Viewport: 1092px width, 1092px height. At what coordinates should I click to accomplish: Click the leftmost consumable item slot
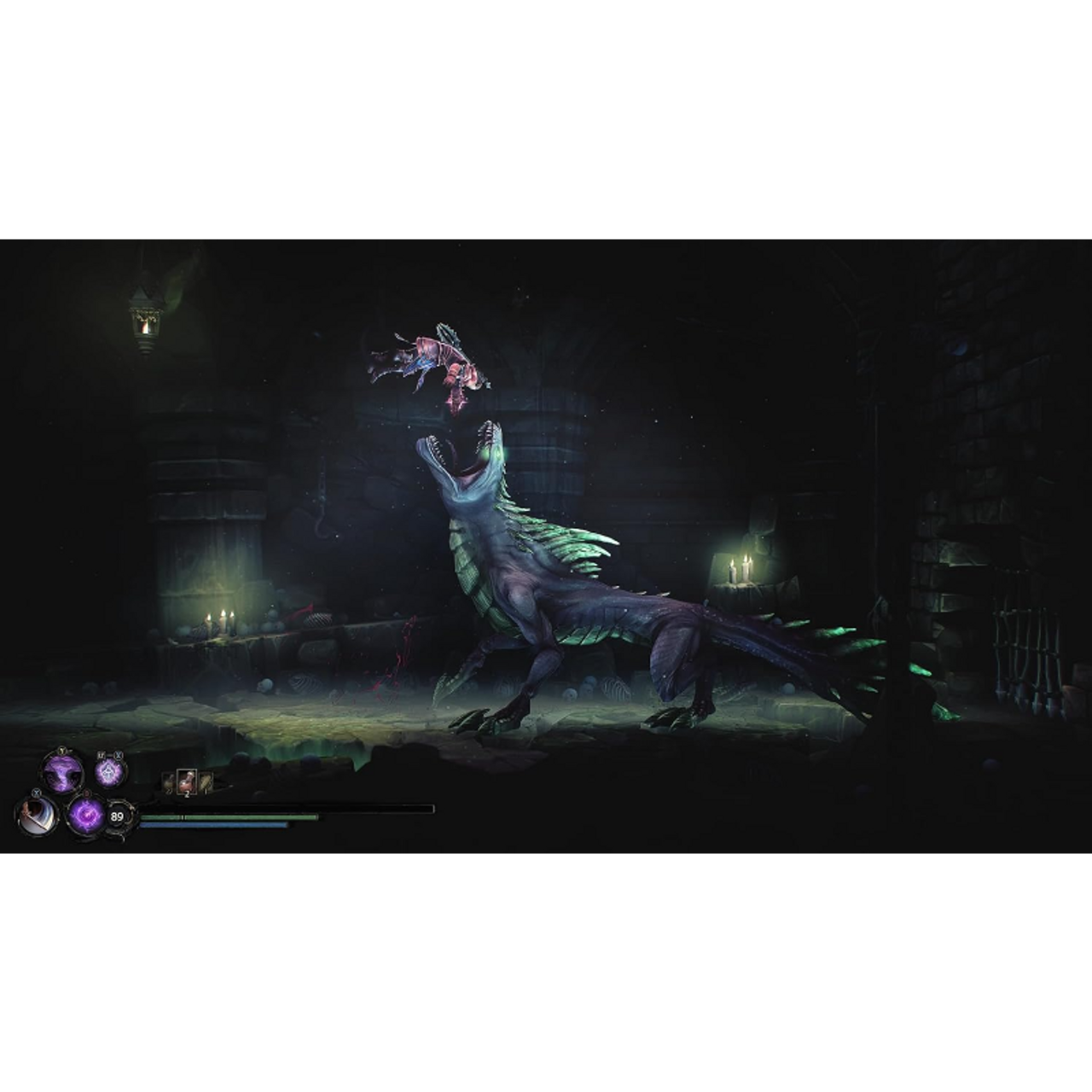pos(169,782)
